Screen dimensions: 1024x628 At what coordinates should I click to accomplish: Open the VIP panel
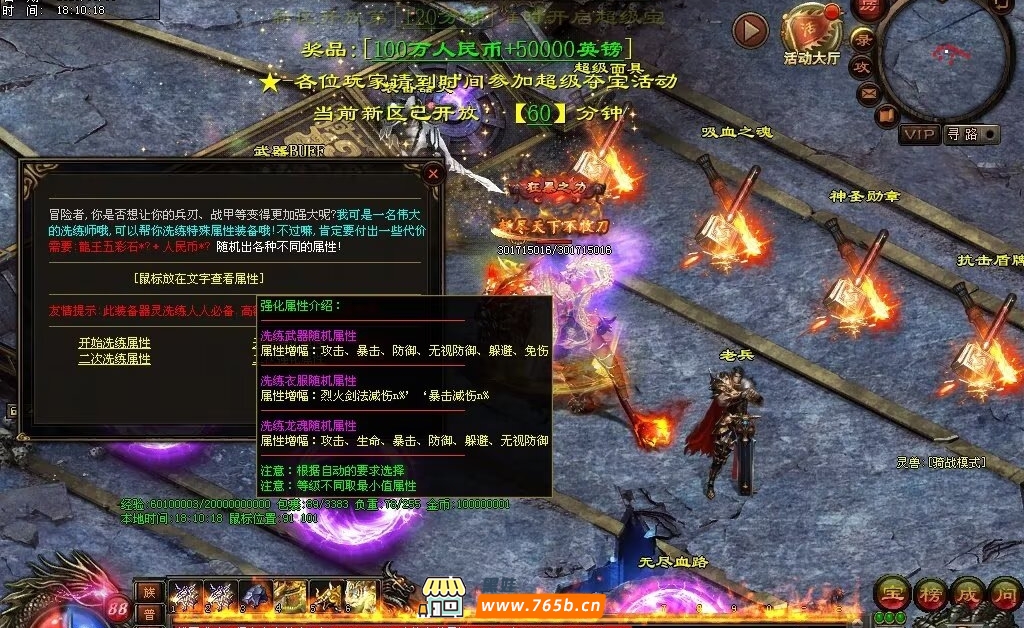click(919, 134)
